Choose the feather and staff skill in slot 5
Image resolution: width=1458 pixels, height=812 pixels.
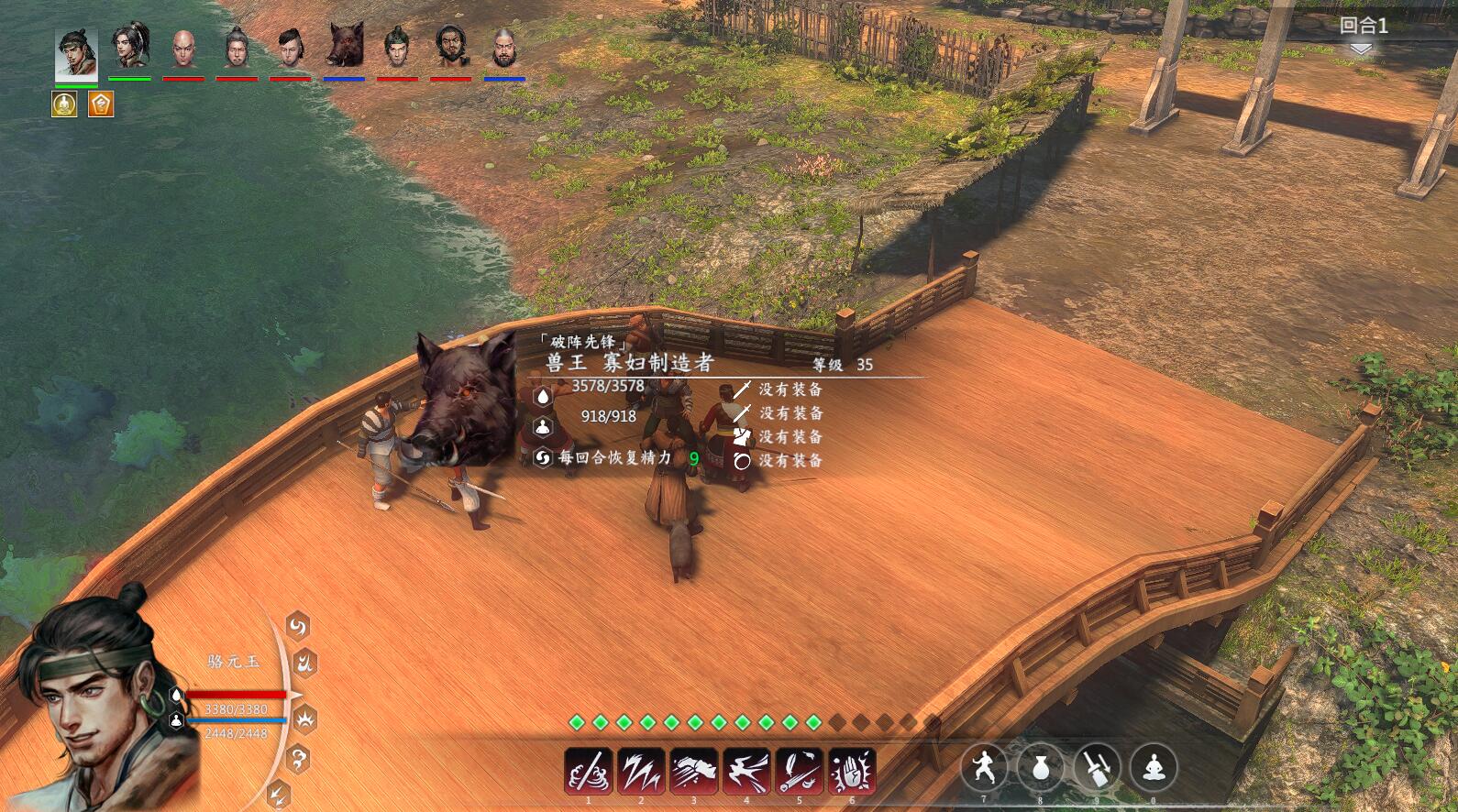point(800,771)
